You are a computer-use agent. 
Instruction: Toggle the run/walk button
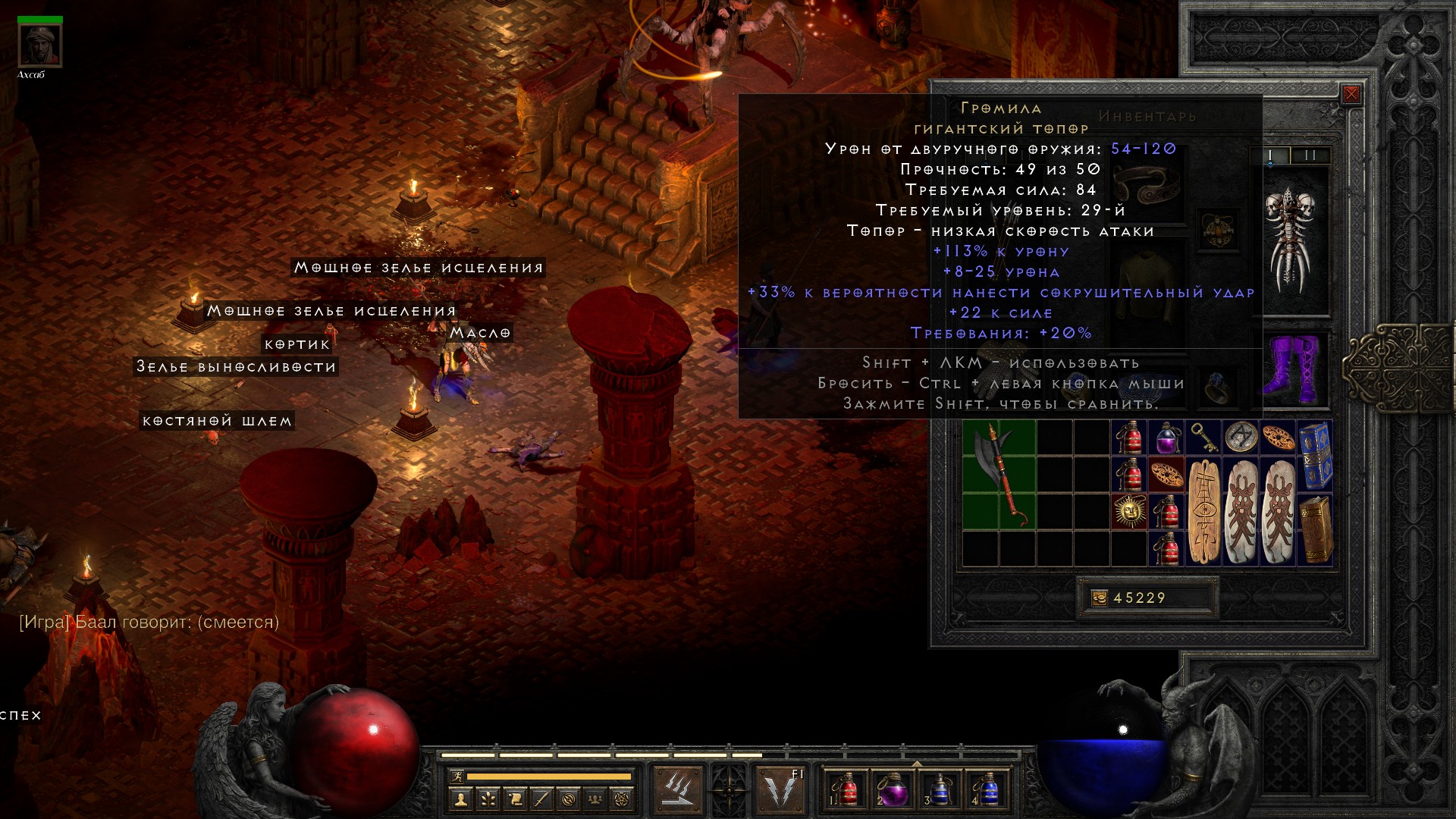pos(457,777)
